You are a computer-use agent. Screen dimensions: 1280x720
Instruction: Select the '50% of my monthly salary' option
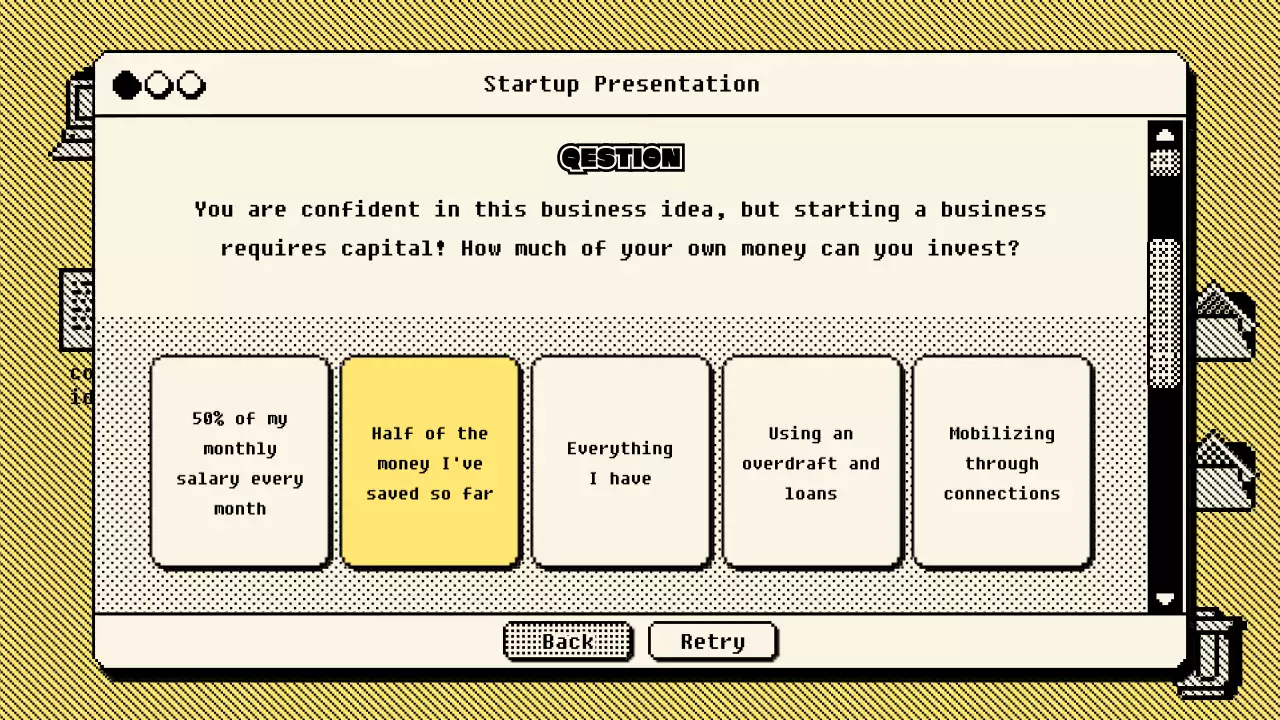(239, 462)
